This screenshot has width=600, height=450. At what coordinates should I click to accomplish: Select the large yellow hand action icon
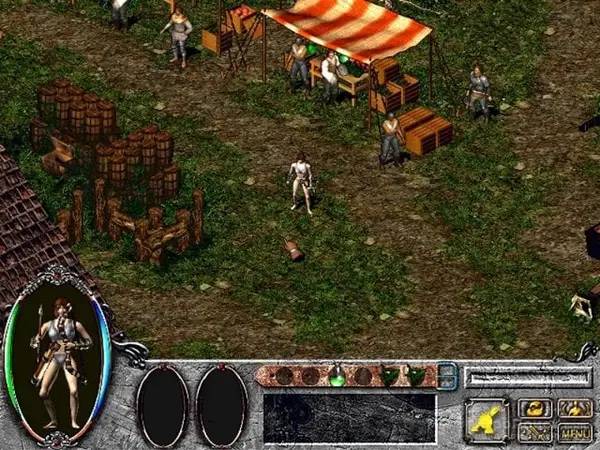tap(487, 419)
